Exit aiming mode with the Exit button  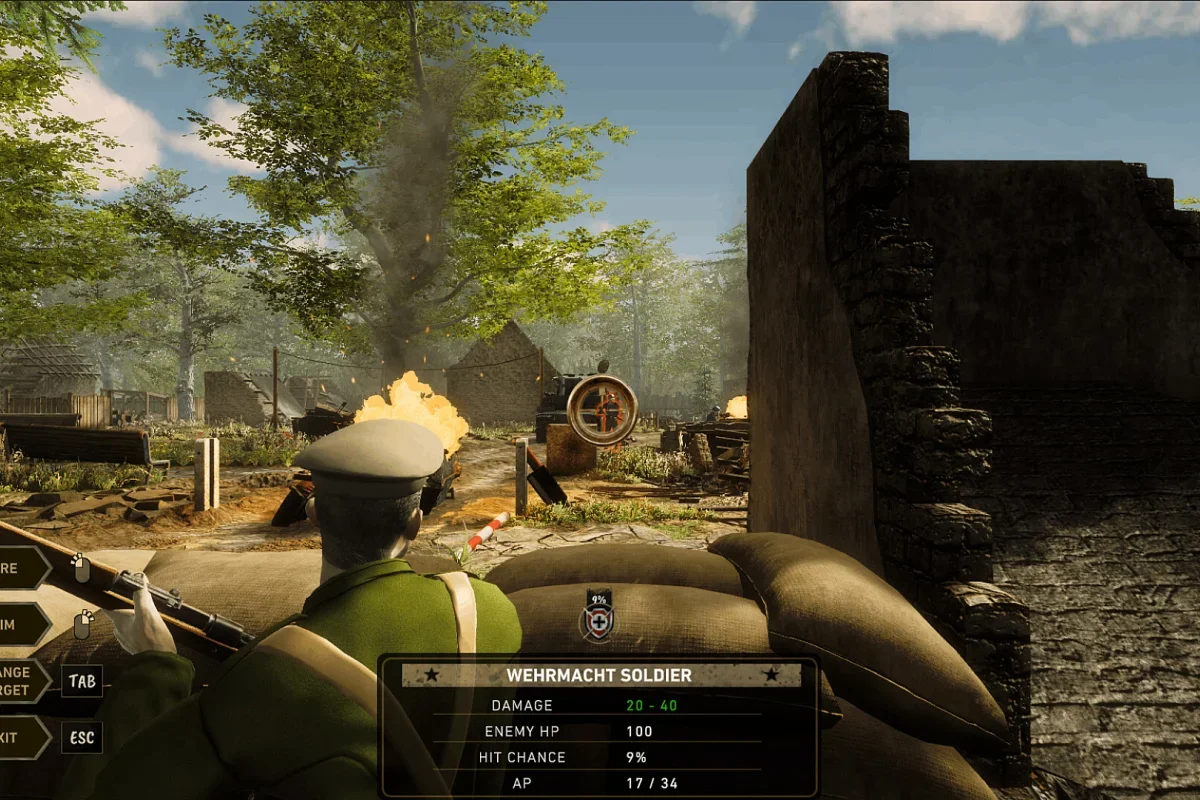[20, 737]
